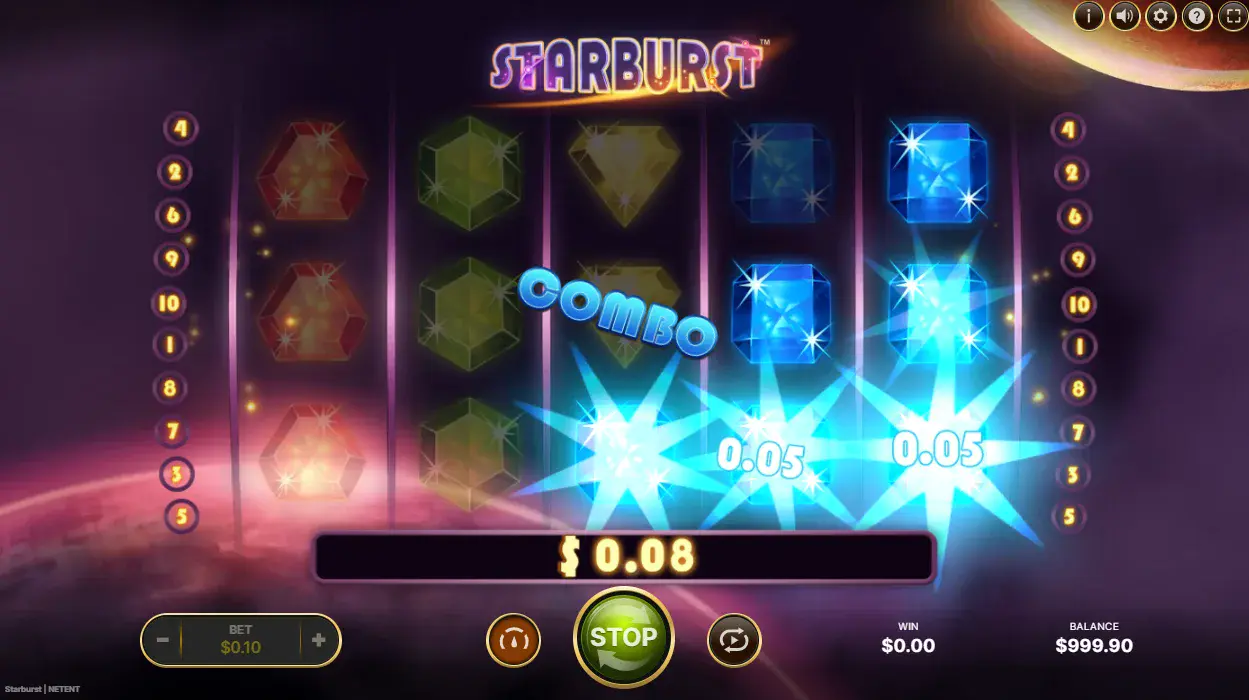Open the gear settings menu

[1161, 16]
